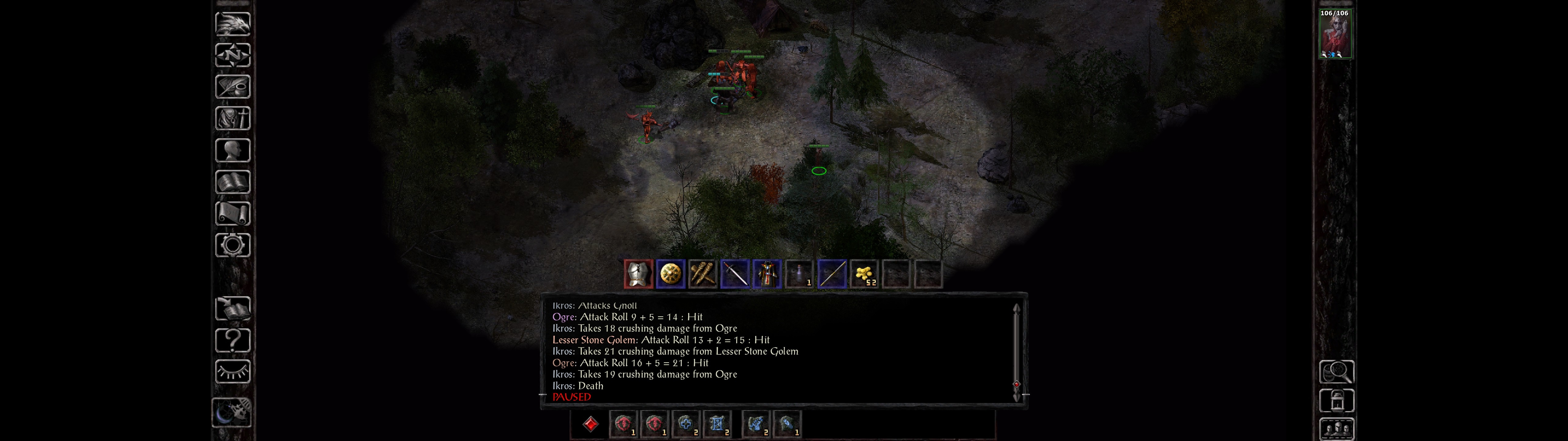Show the character record head icon
Screen dimensions: 1568x441
tap(232, 150)
